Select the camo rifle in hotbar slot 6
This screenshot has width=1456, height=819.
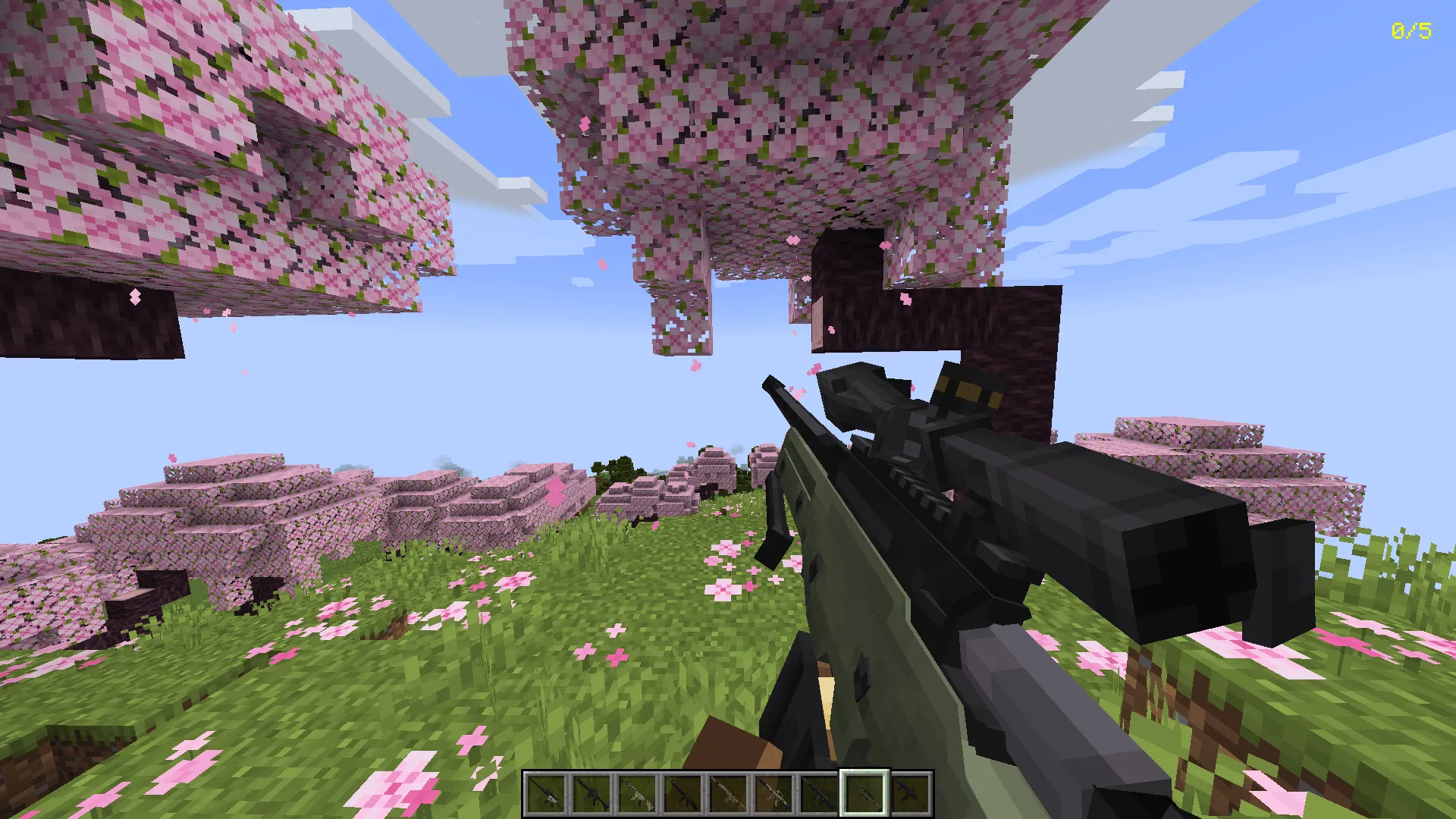(x=772, y=791)
